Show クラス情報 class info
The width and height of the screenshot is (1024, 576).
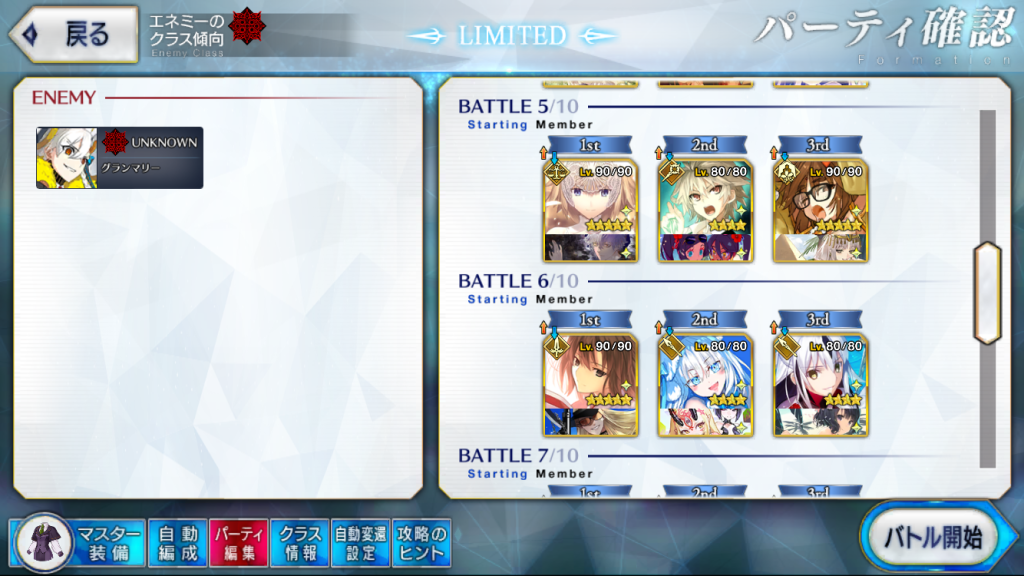click(299, 543)
